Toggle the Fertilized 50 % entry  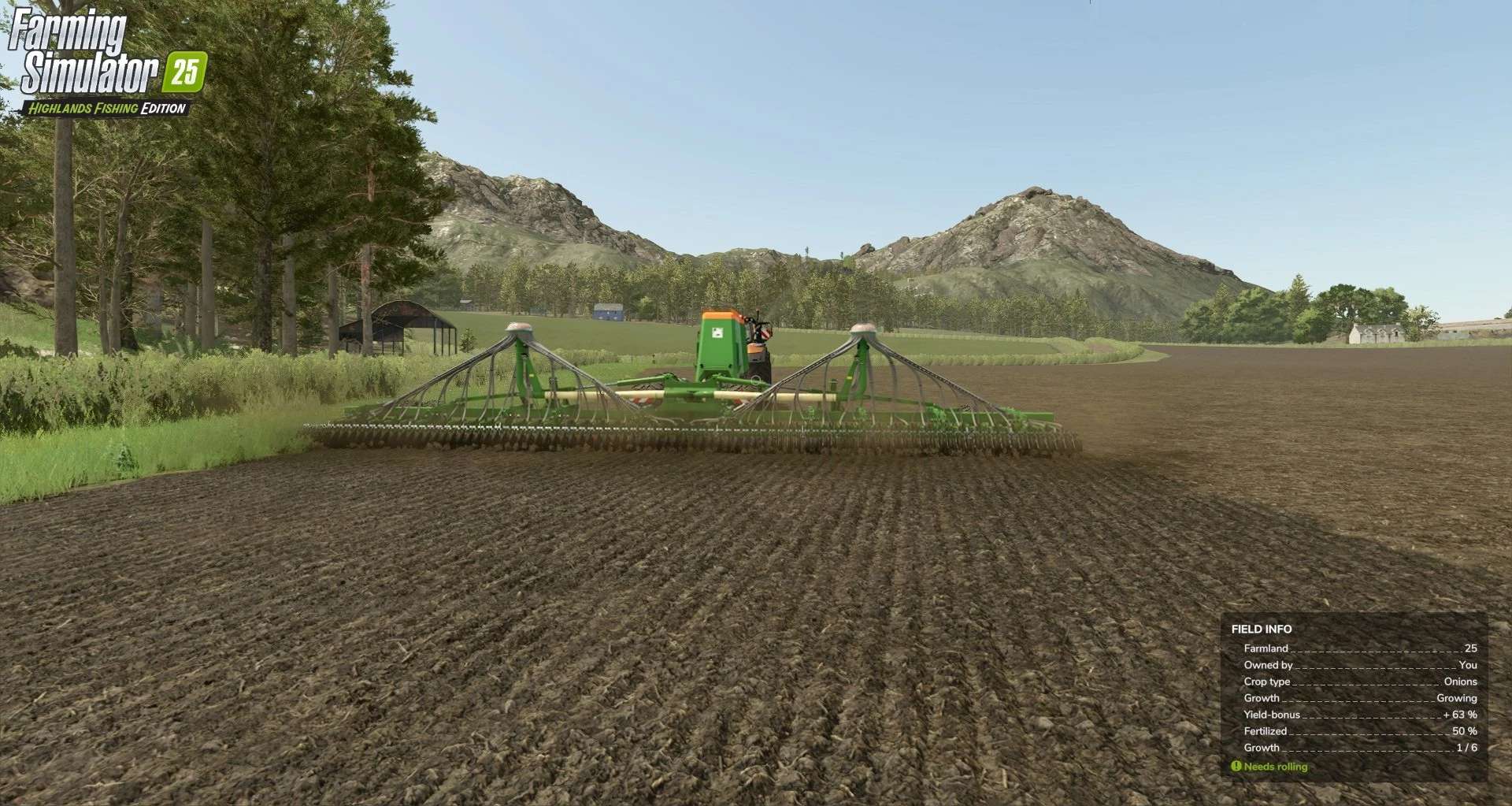(1339, 731)
